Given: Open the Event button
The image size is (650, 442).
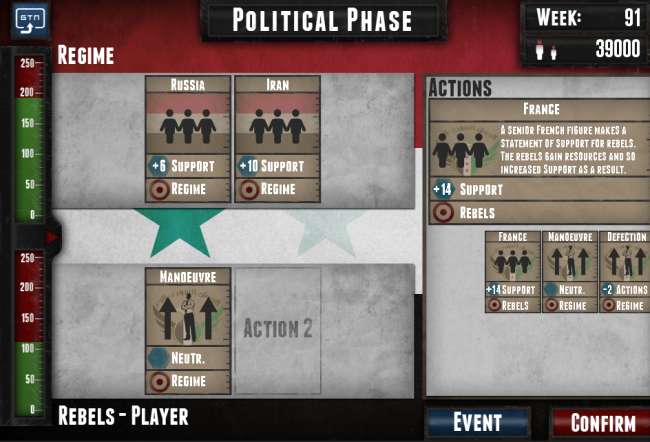Looking at the screenshot, I should point(477,422).
